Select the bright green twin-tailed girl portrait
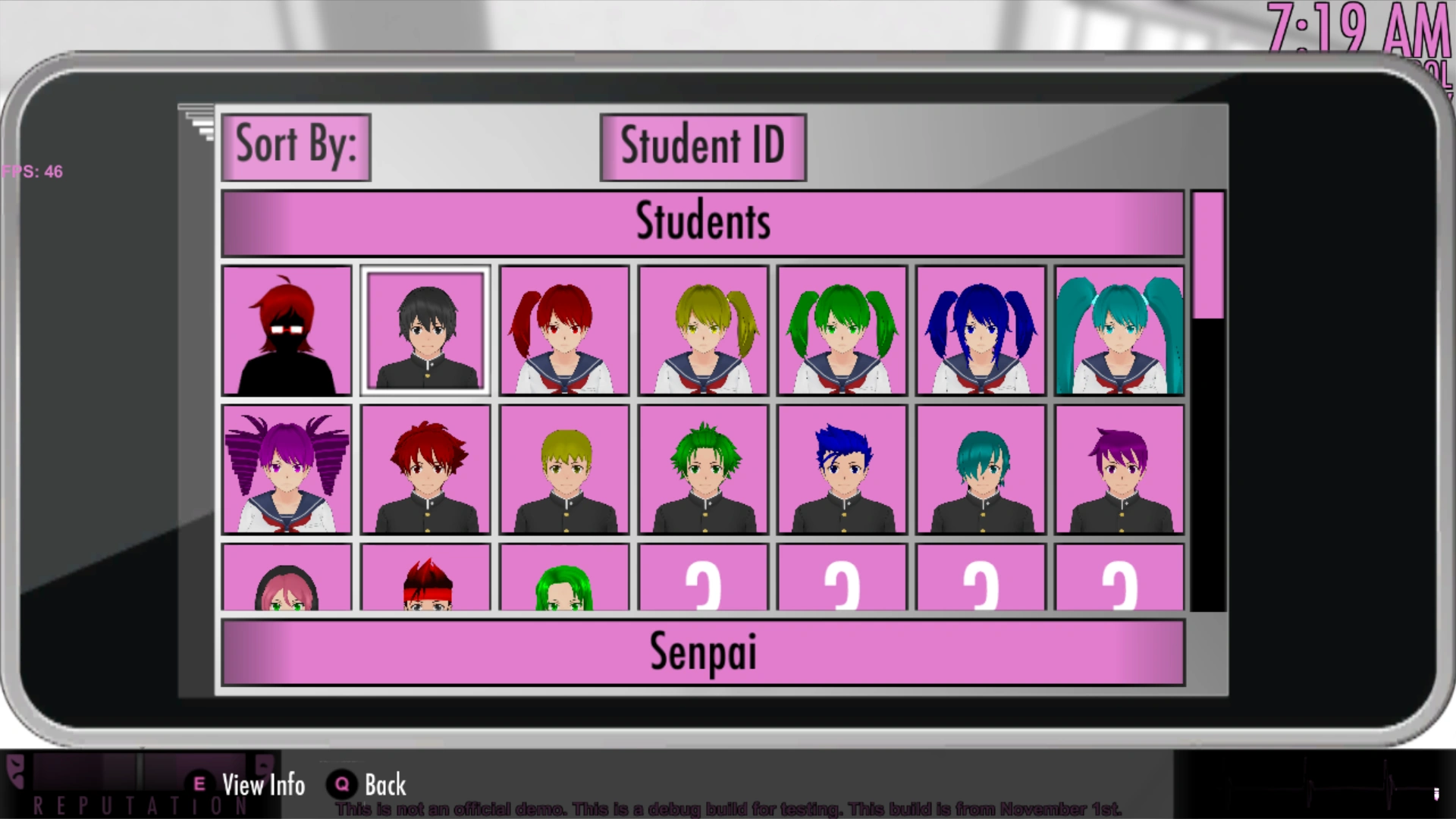 coord(842,330)
